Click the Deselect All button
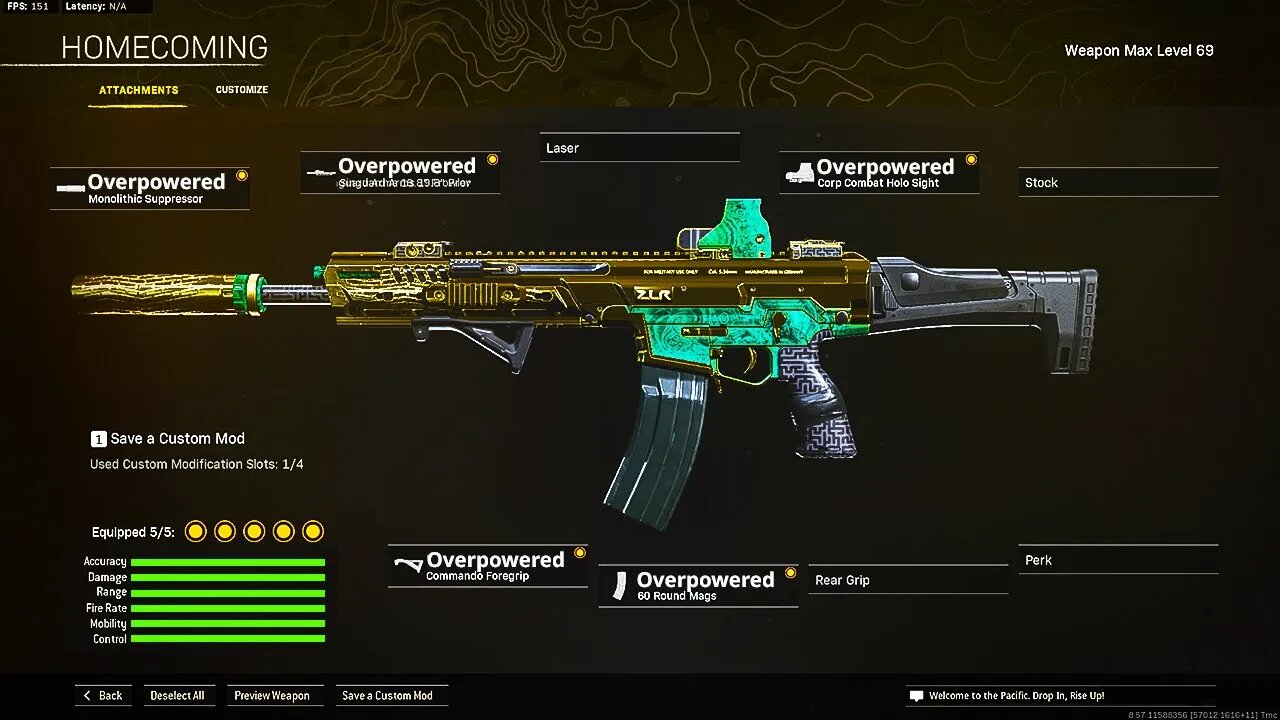The image size is (1280, 720). (179, 695)
